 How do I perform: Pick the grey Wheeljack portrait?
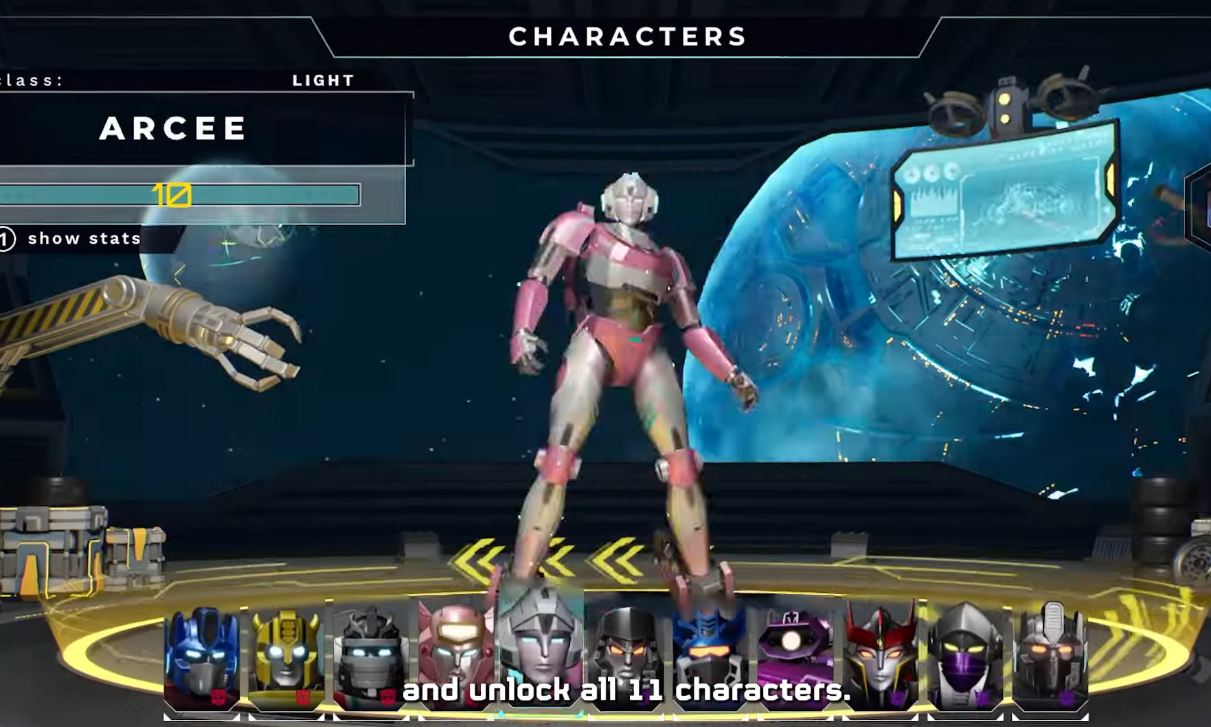point(371,657)
